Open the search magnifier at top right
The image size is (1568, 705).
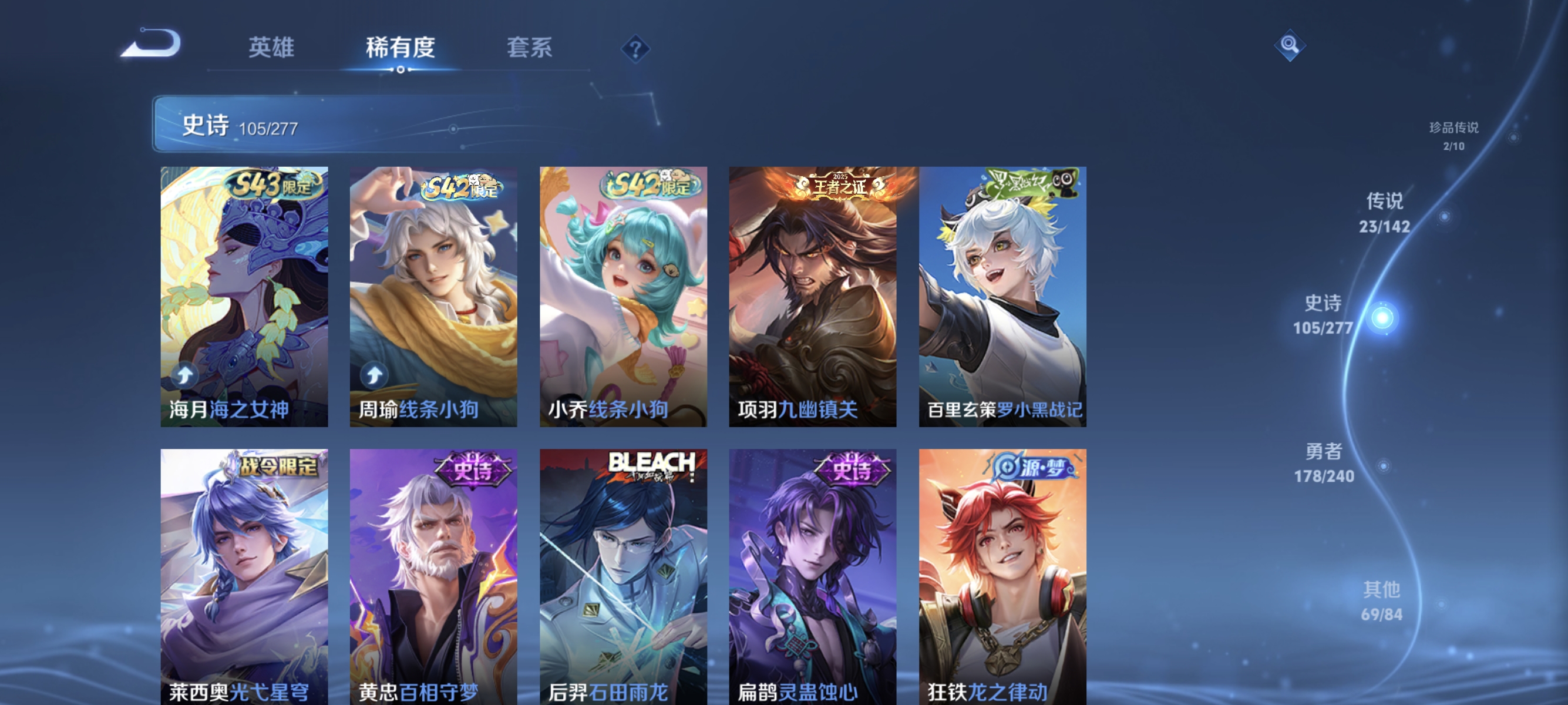[1291, 45]
